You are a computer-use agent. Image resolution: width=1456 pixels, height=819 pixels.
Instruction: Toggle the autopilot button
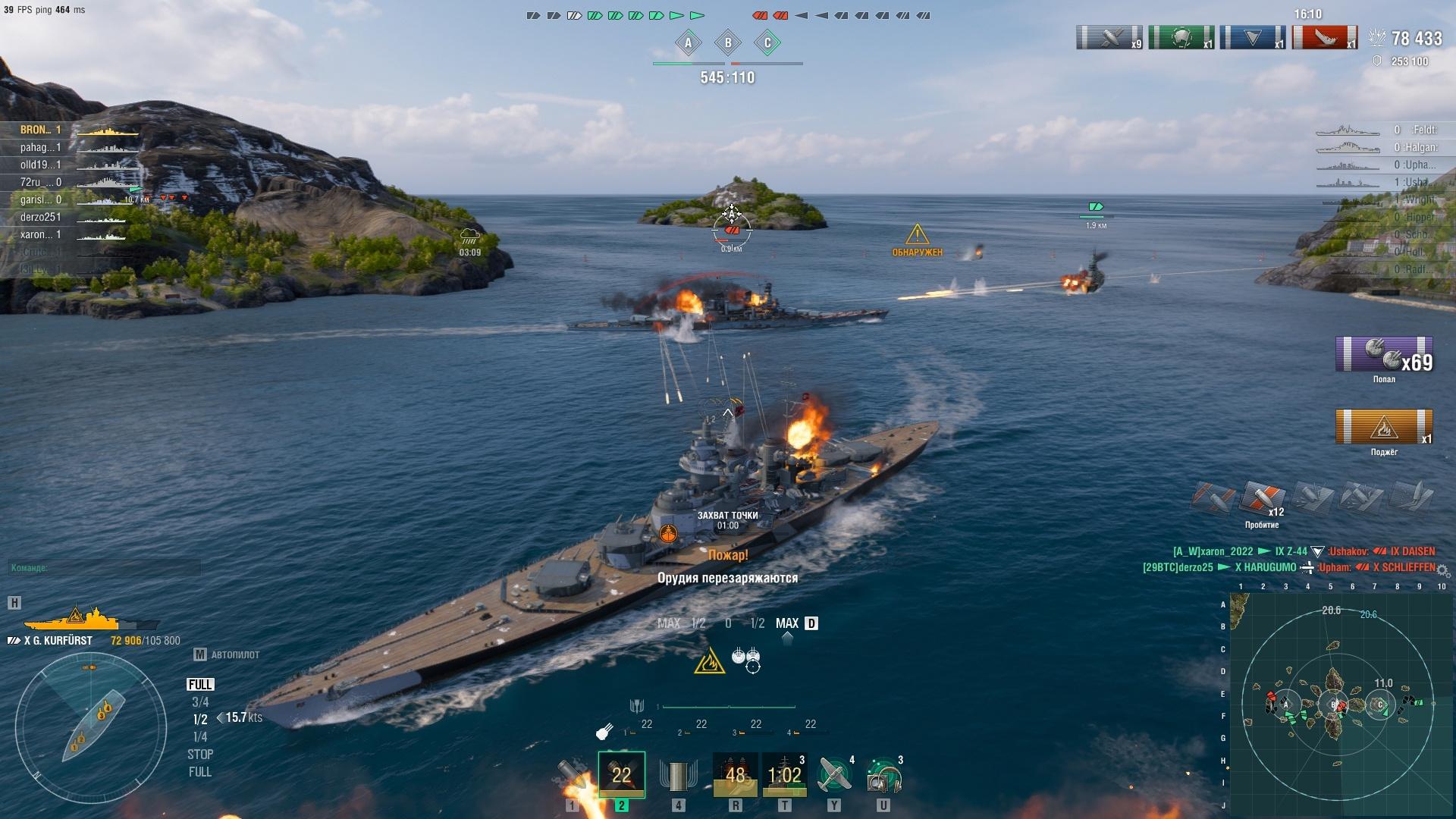227,654
